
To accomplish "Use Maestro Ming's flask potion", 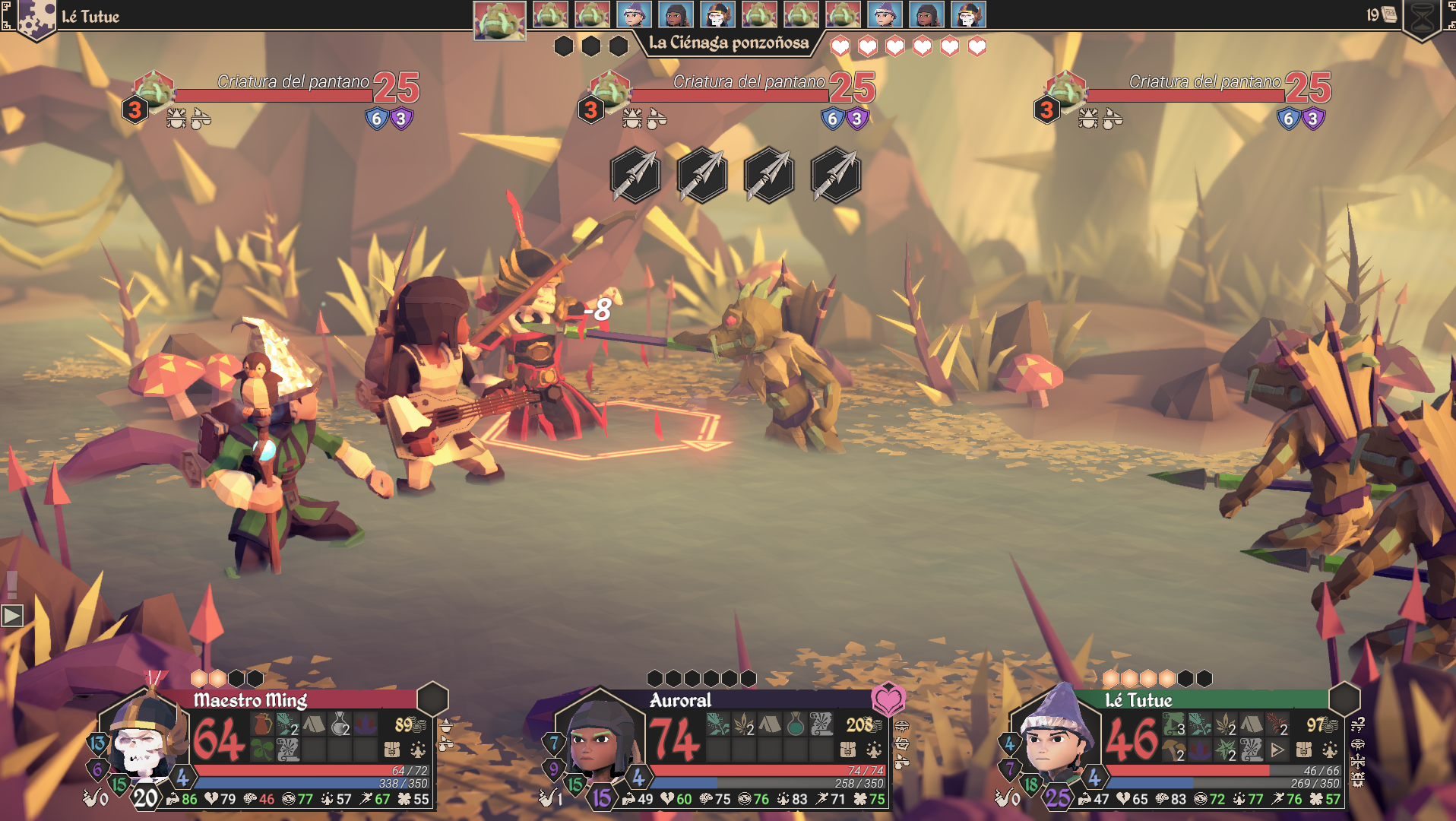I will click(x=340, y=724).
